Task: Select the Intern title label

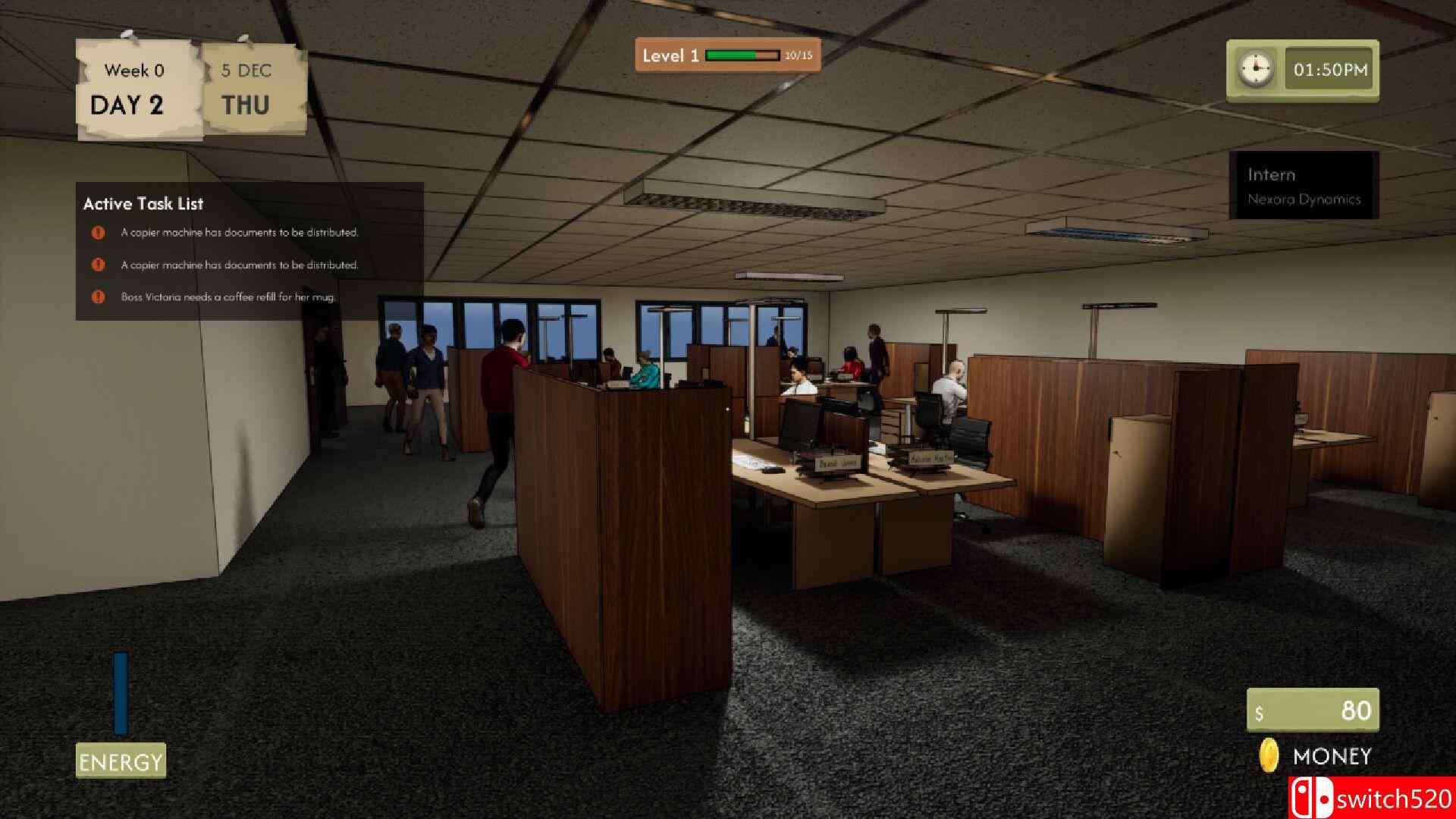Action: (1271, 174)
